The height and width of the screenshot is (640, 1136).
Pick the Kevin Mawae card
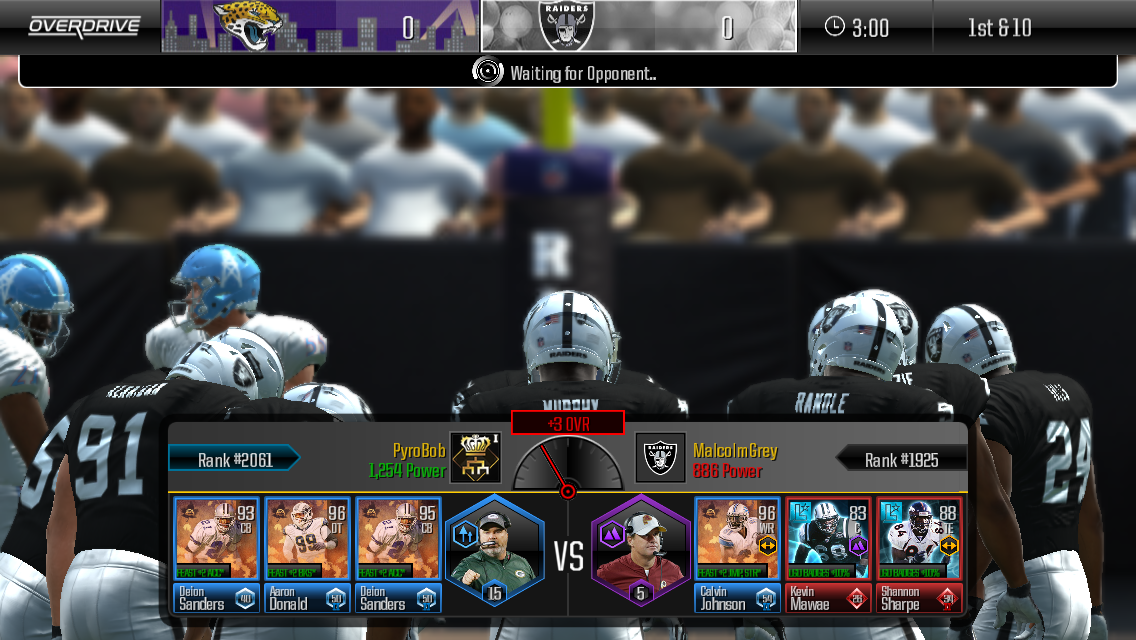[x=828, y=554]
